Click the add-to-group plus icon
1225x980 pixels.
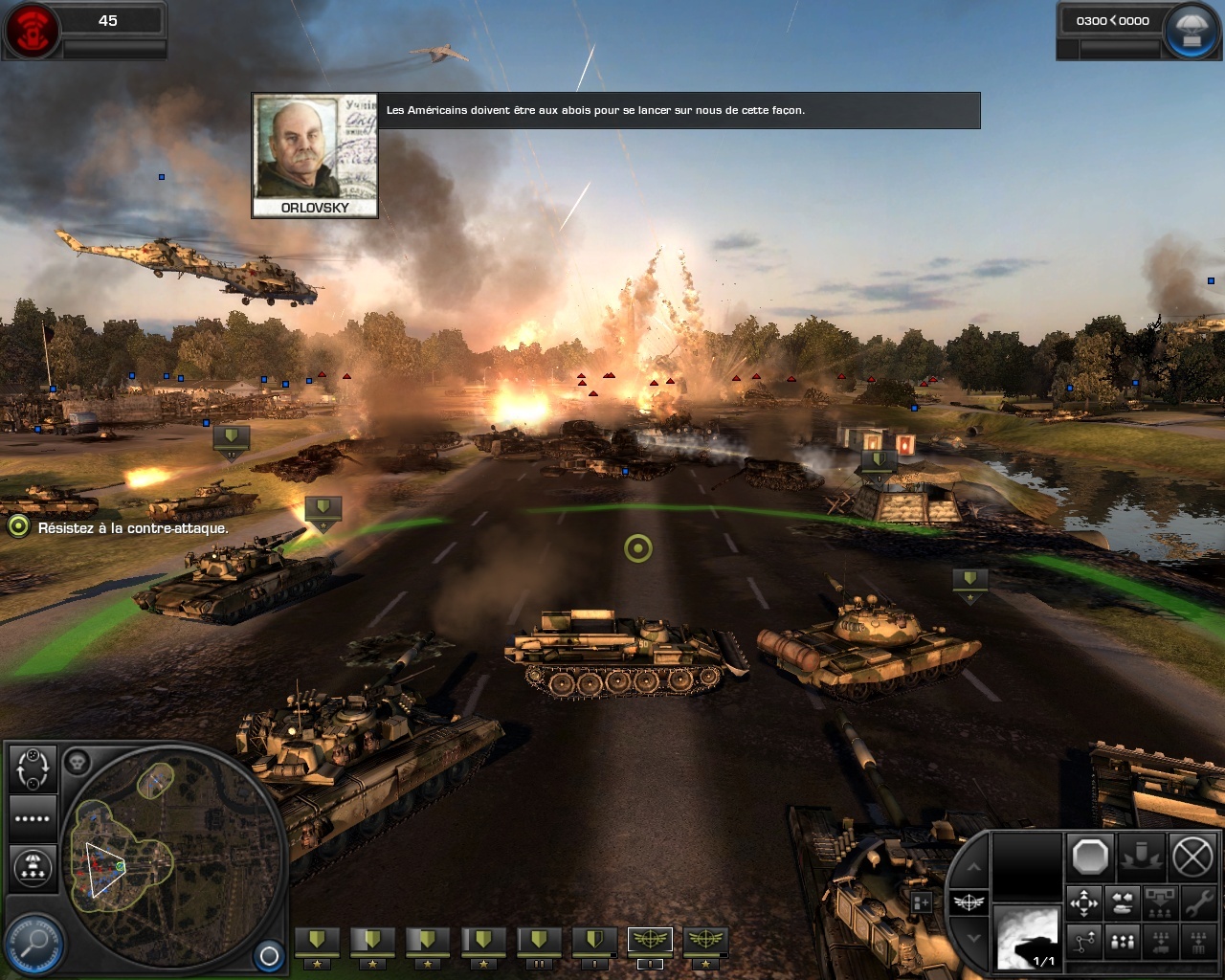(x=922, y=902)
